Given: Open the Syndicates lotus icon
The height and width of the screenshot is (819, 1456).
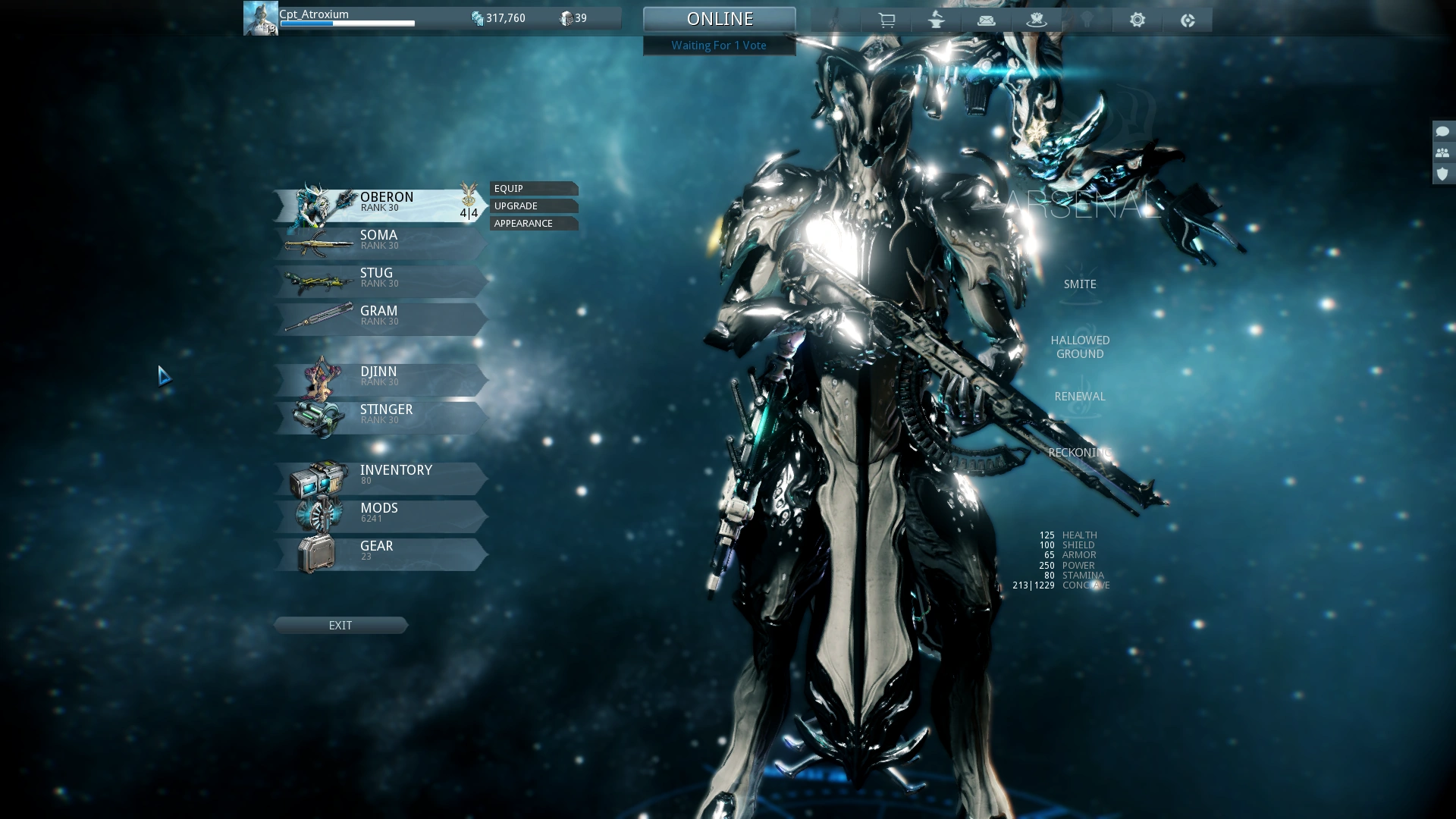Looking at the screenshot, I should [x=1037, y=20].
